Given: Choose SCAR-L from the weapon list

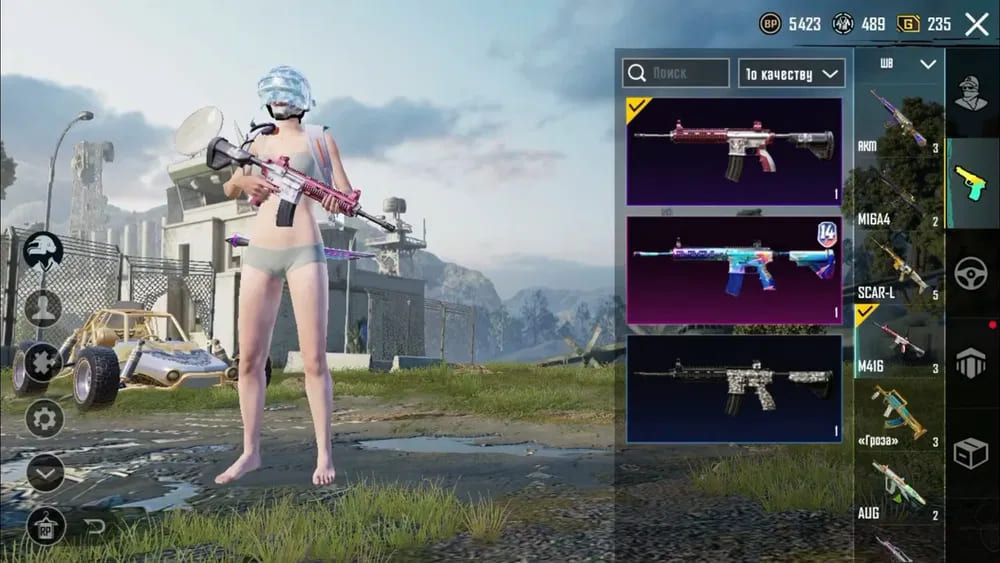Looking at the screenshot, I should (898, 269).
